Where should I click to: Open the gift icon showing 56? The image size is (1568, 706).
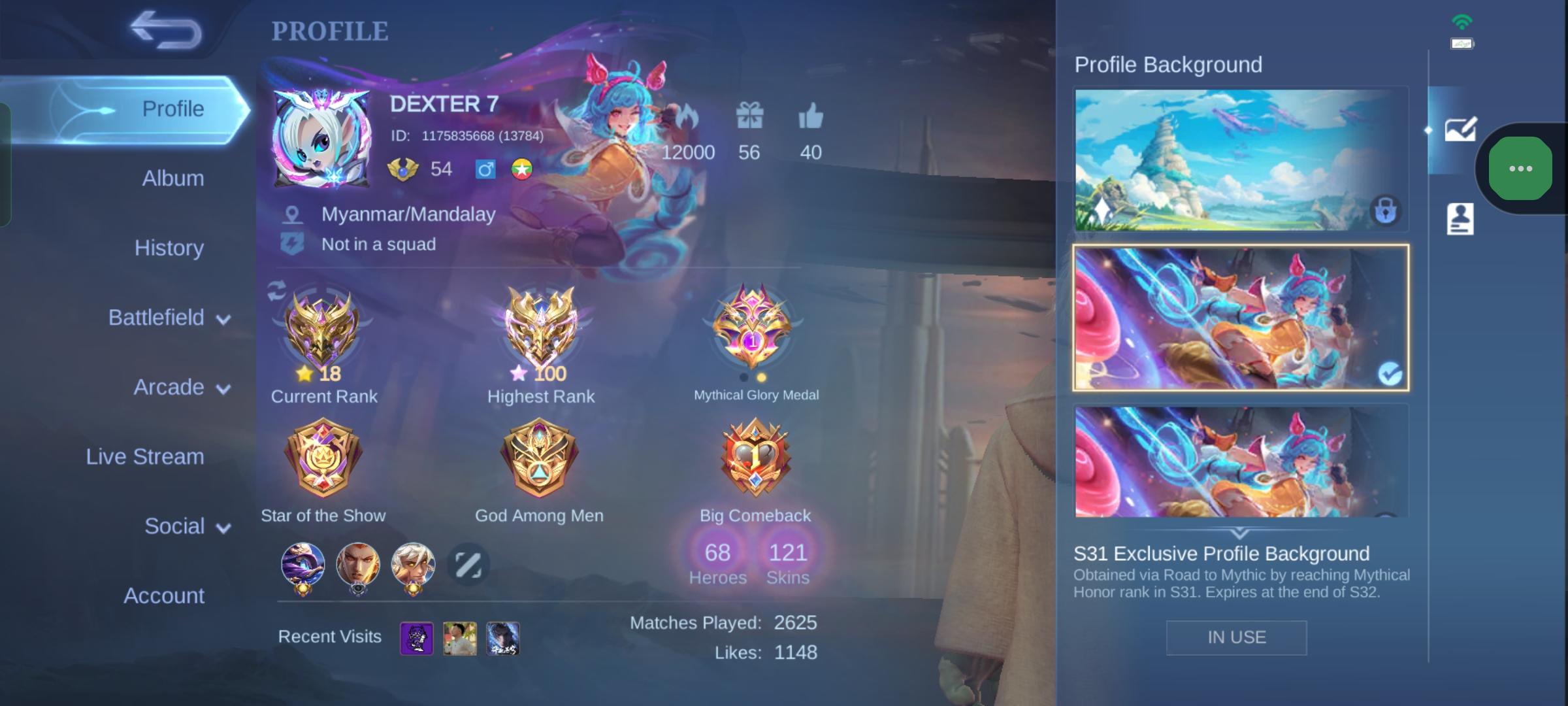pos(749,115)
